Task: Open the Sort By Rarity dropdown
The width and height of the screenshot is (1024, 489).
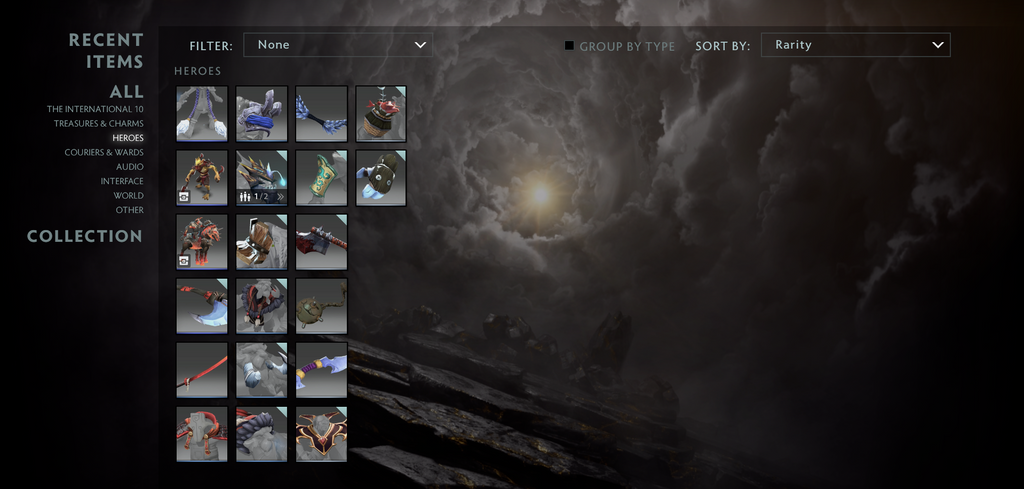Action: (855, 45)
